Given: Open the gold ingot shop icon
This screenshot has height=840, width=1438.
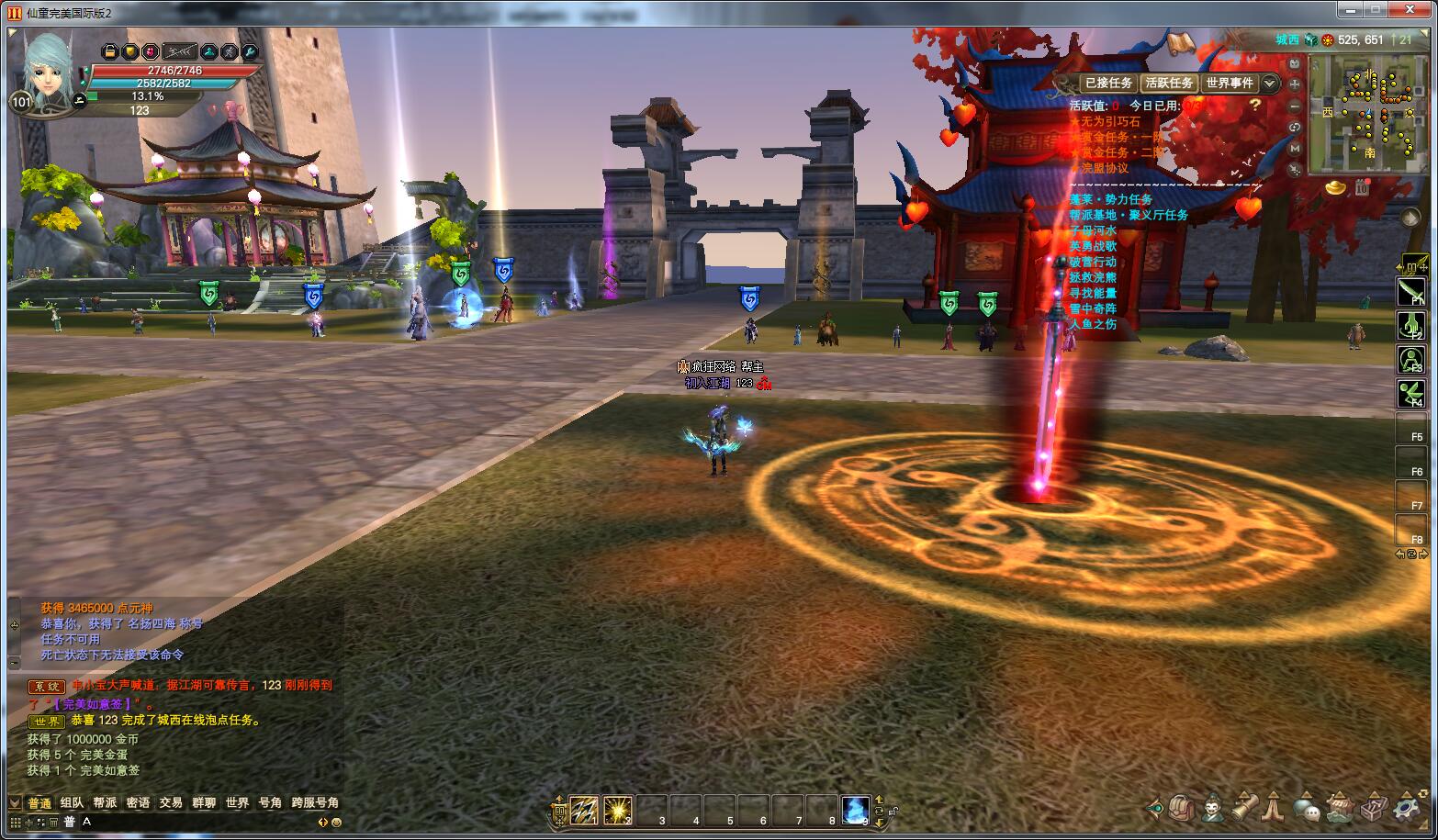Looking at the screenshot, I should click(x=1336, y=187).
